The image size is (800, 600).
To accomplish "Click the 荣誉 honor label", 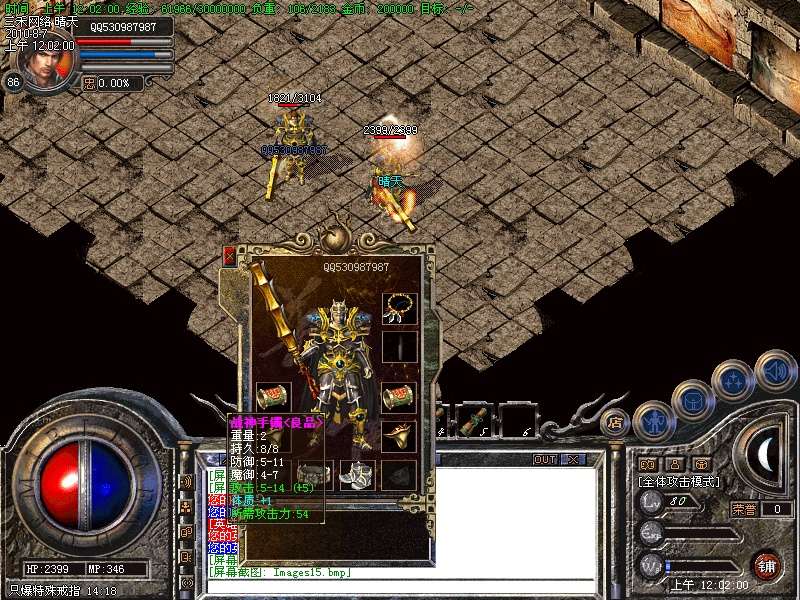I will [x=744, y=508].
